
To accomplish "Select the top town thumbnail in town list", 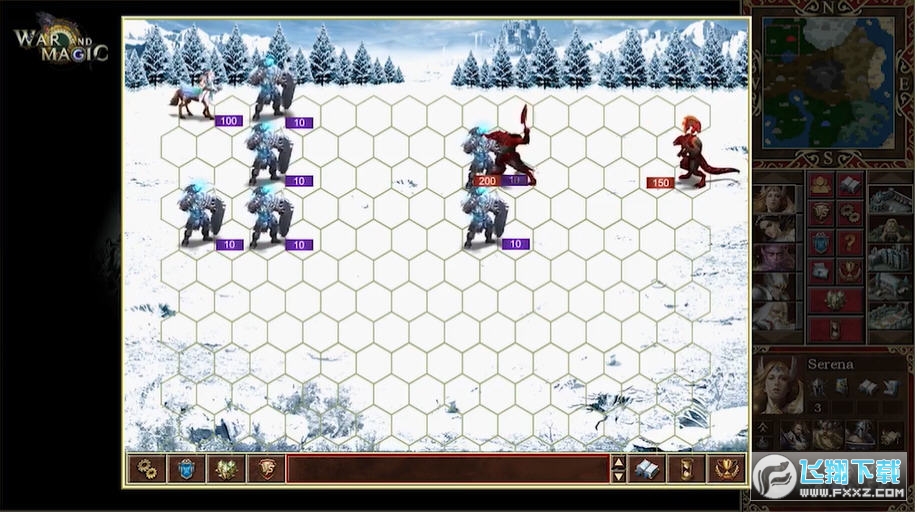I will pos(889,198).
